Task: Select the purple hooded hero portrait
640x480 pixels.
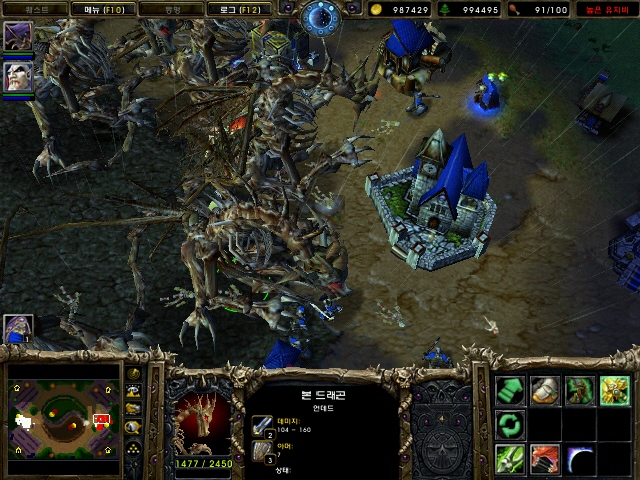Action: point(17,37)
